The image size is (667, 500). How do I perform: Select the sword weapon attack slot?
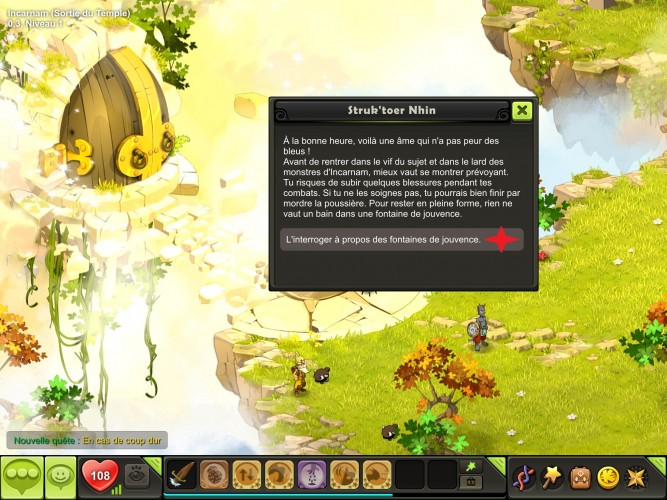(x=180, y=475)
